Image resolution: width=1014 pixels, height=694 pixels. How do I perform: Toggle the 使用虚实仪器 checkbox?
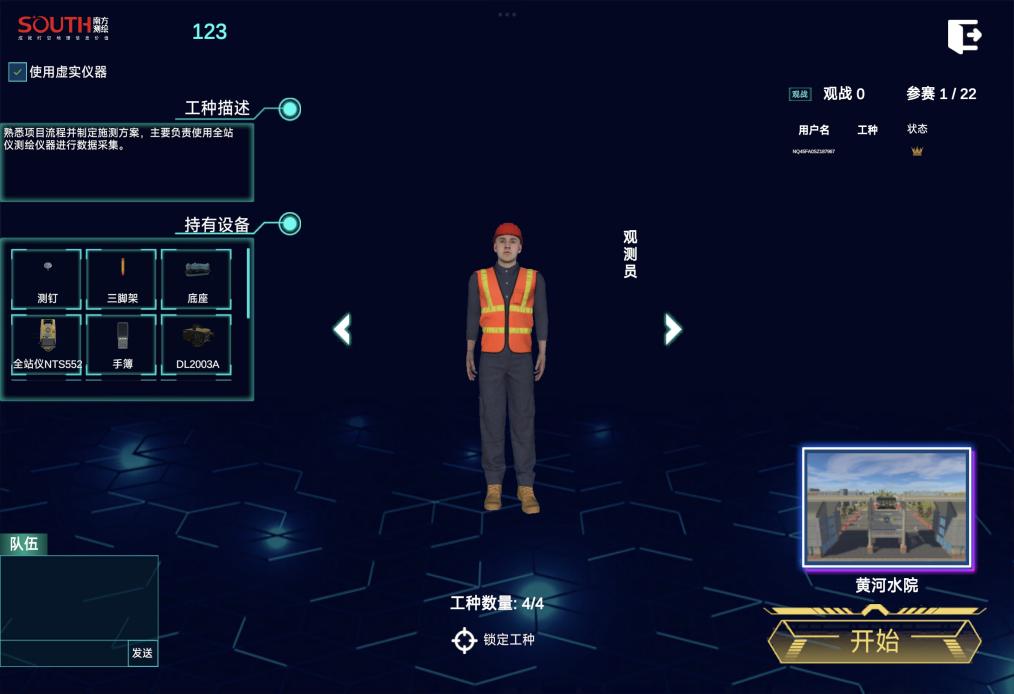(x=18, y=72)
